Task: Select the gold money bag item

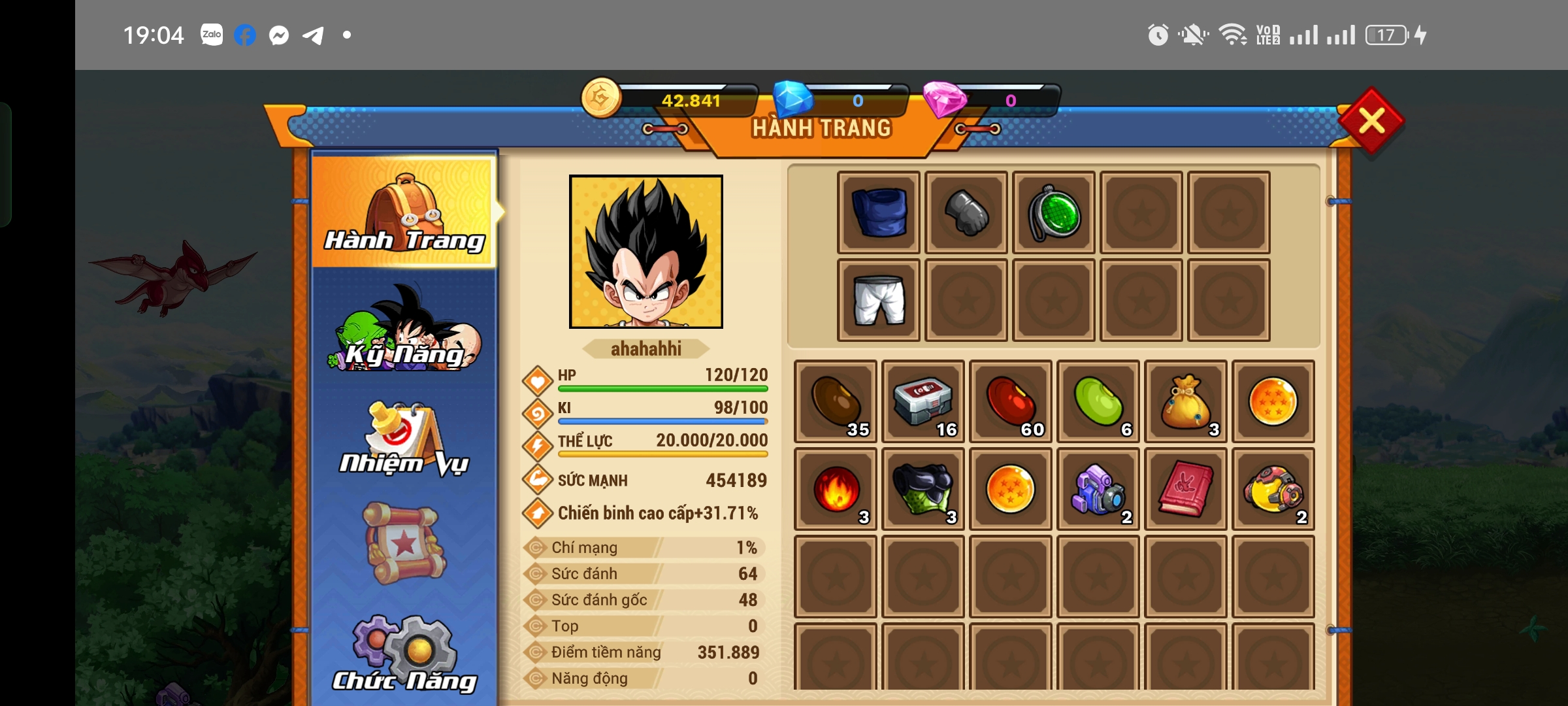Action: coord(1186,401)
